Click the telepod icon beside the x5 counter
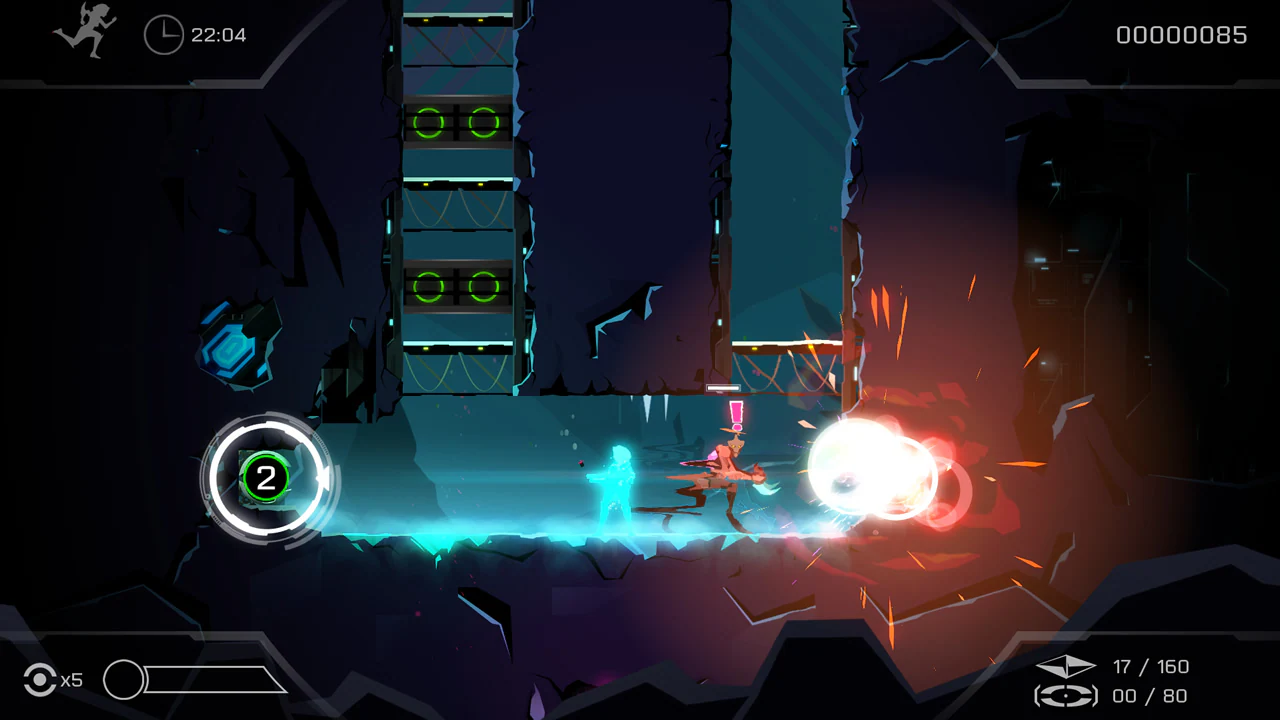 [x=39, y=680]
